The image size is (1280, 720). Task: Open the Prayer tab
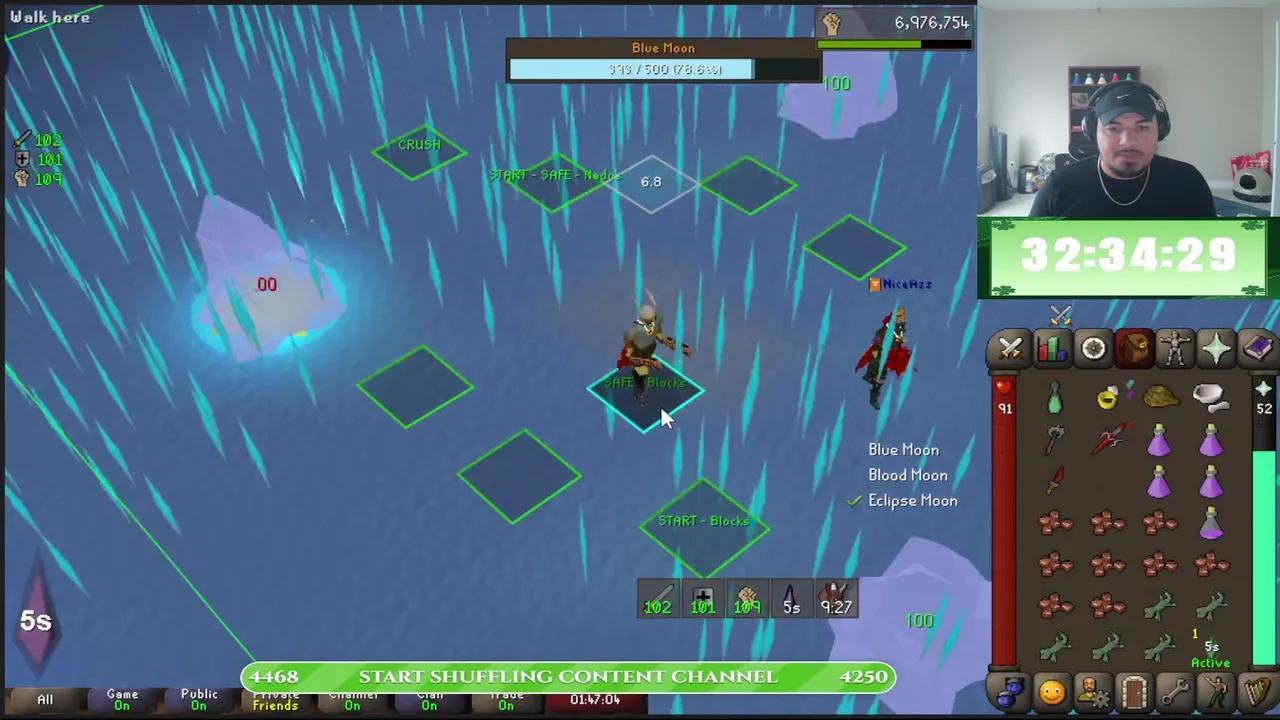point(1215,347)
